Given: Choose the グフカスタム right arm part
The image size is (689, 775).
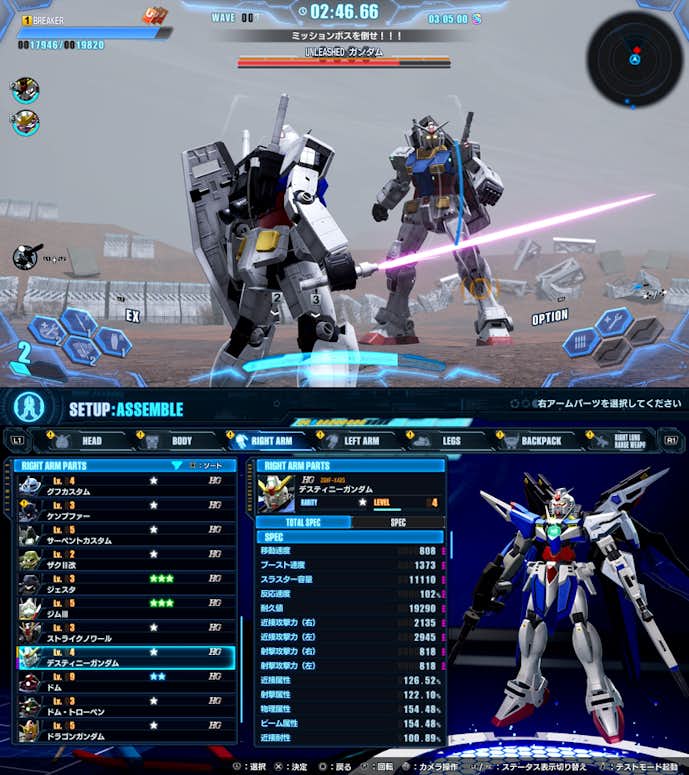Looking at the screenshot, I should [126, 486].
